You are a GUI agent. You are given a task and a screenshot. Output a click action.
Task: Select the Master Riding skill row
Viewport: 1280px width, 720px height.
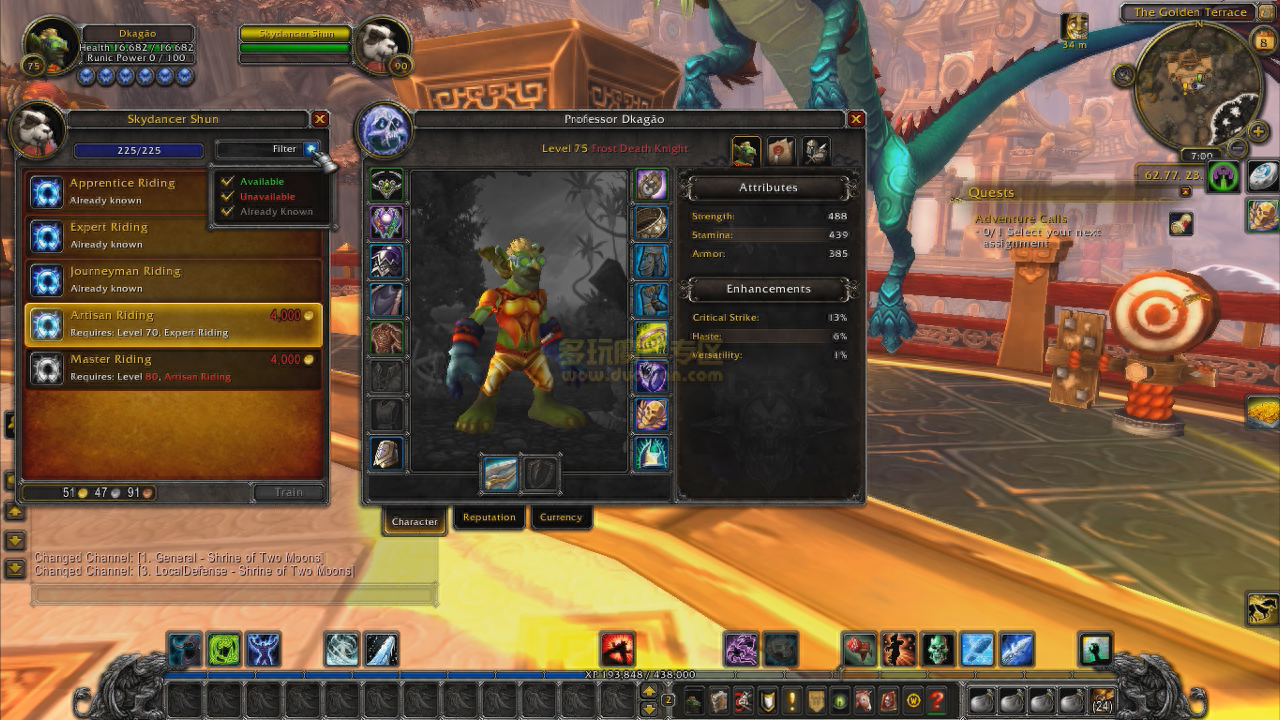(173, 368)
